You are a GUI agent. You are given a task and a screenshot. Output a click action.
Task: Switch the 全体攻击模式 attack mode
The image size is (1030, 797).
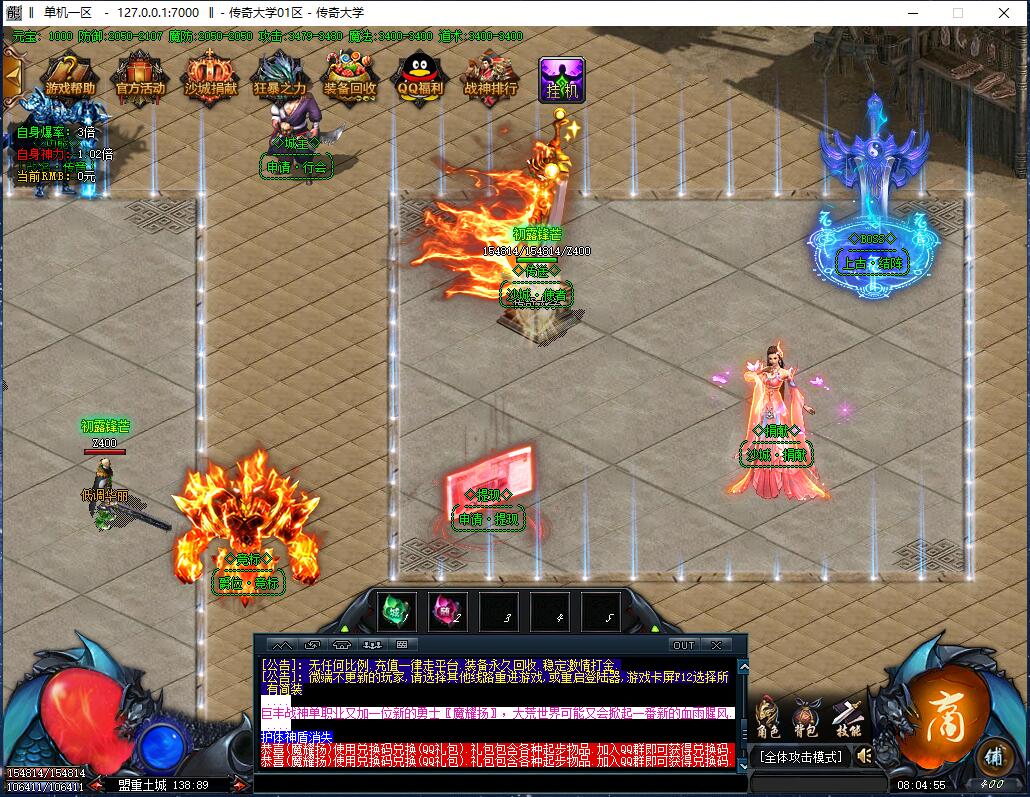[800, 757]
